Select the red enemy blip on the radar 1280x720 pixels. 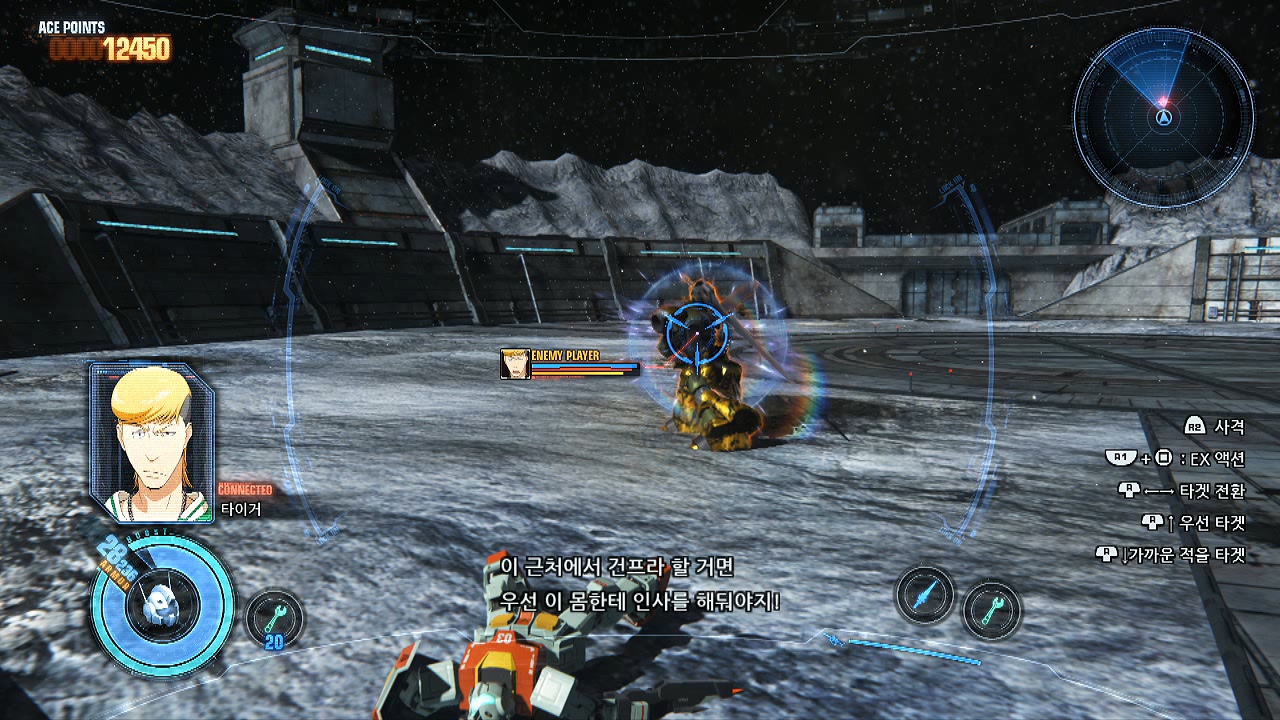(1163, 102)
